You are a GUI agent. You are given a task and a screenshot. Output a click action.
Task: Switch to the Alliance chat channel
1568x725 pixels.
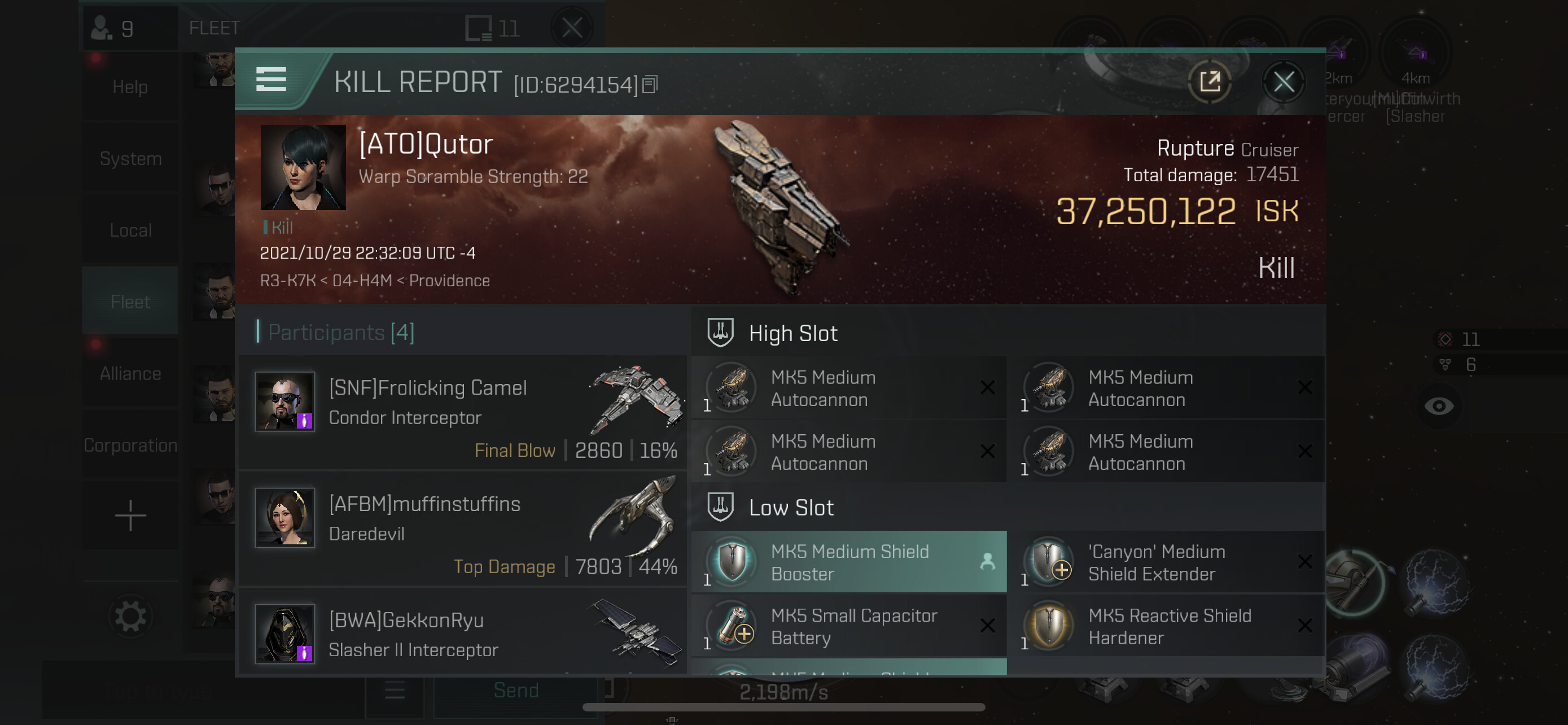[x=130, y=373]
